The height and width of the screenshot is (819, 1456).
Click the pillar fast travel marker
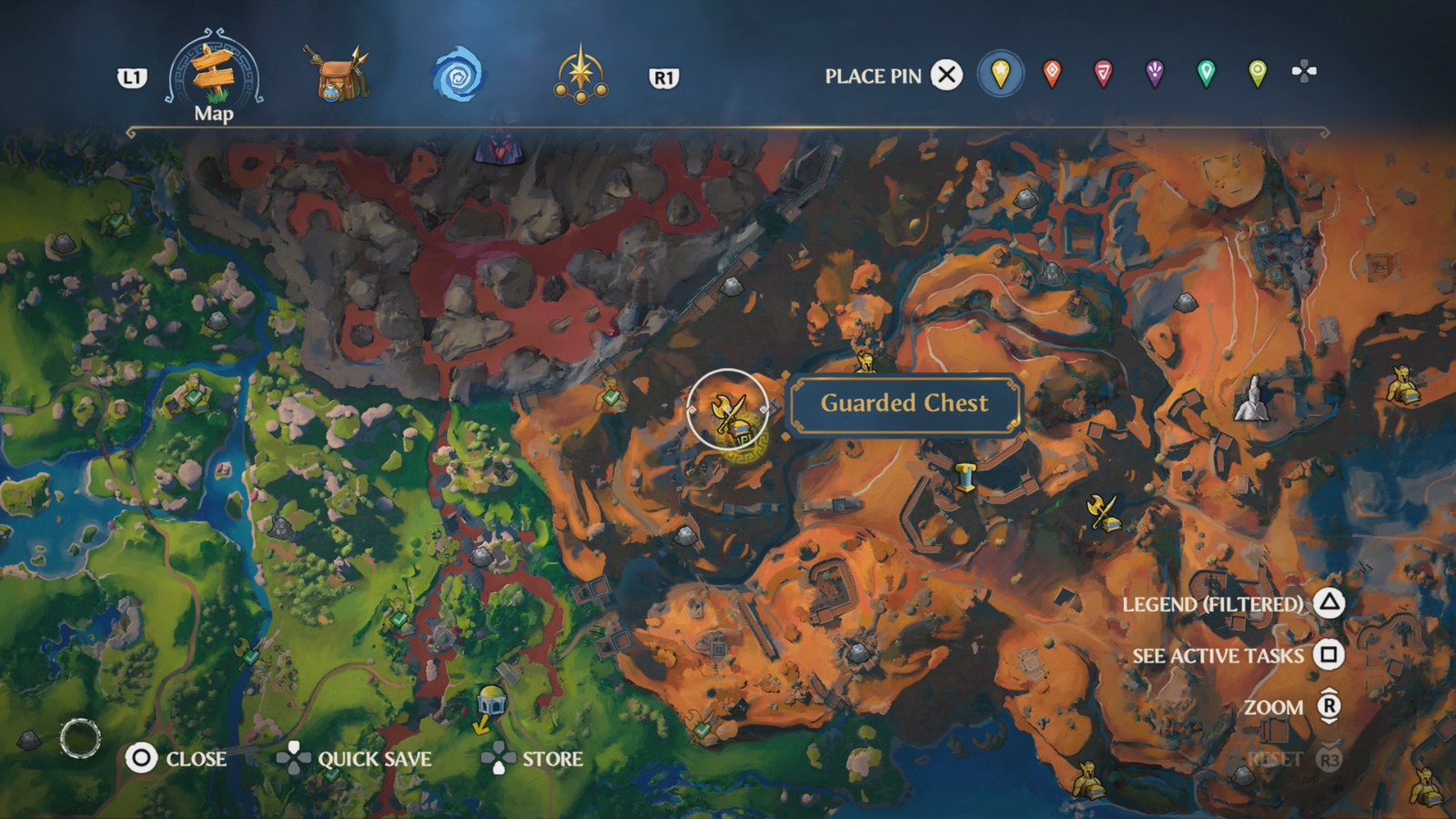click(x=967, y=473)
